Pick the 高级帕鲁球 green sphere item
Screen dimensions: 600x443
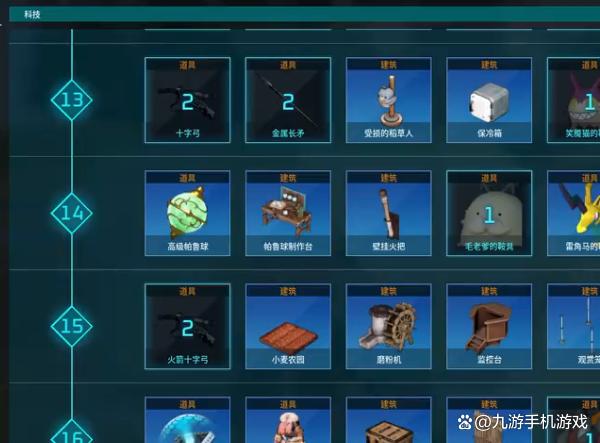click(187, 212)
